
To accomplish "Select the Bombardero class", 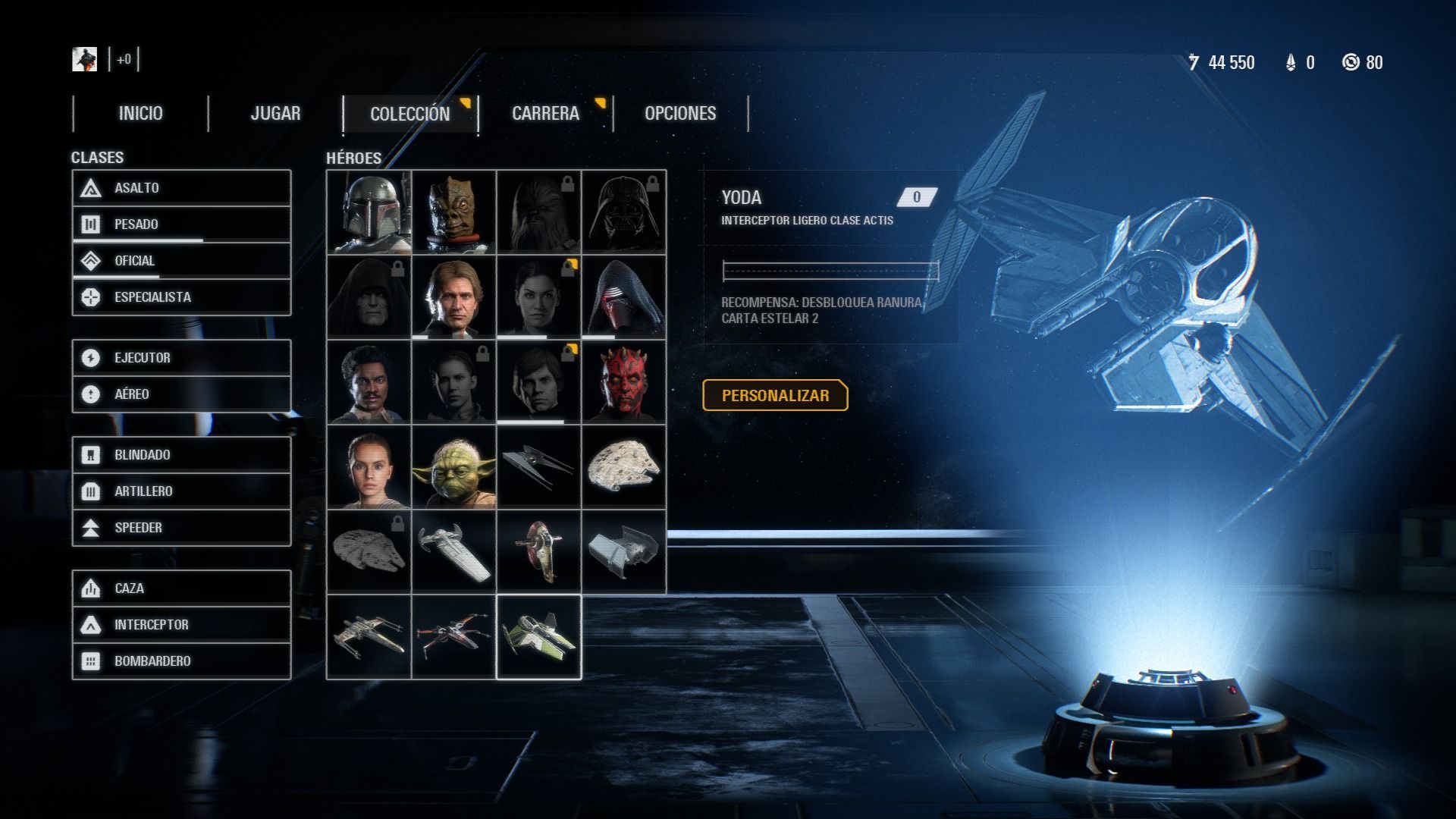I will (x=181, y=661).
